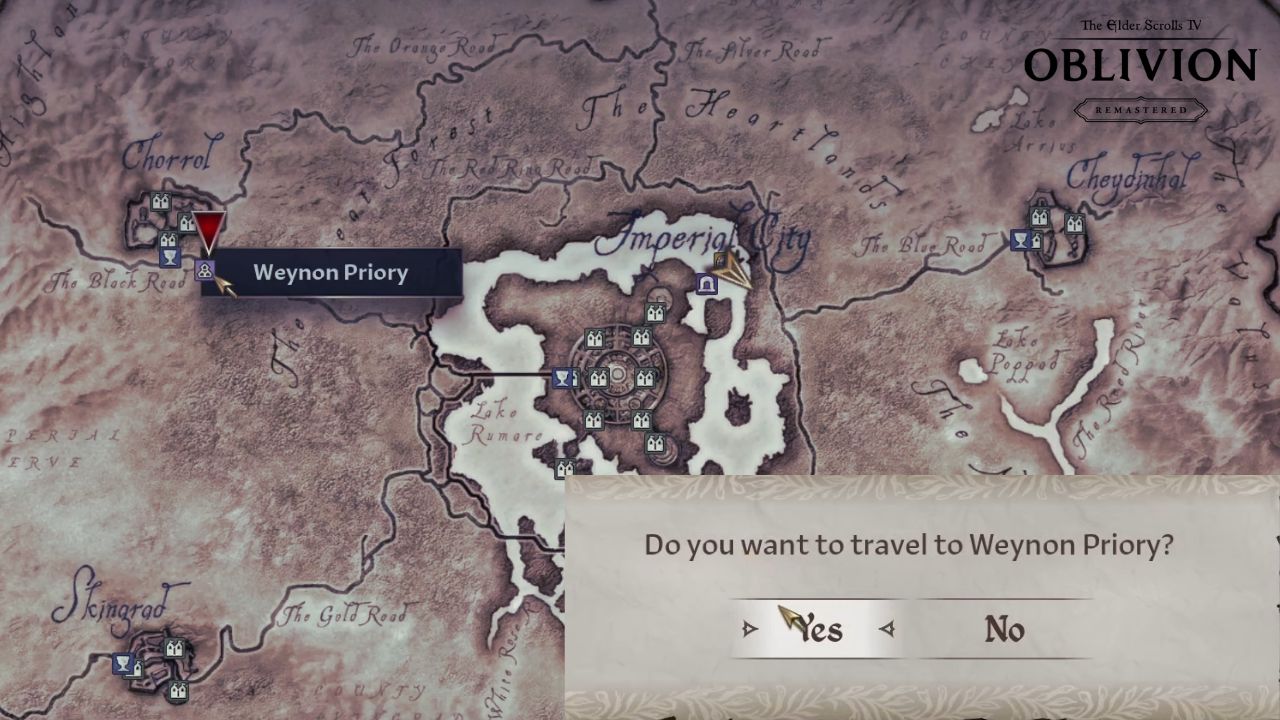Select the eastern gate icon at Cheydinhal
The width and height of the screenshot is (1280, 720).
click(x=1074, y=222)
